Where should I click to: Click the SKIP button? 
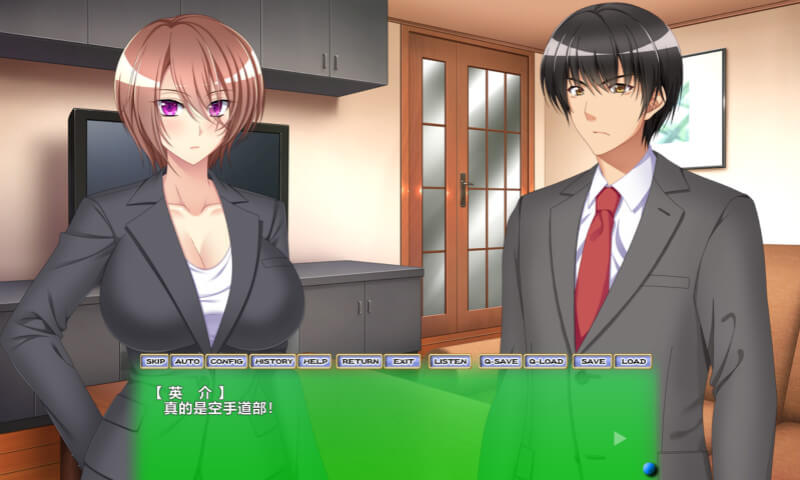(x=154, y=361)
